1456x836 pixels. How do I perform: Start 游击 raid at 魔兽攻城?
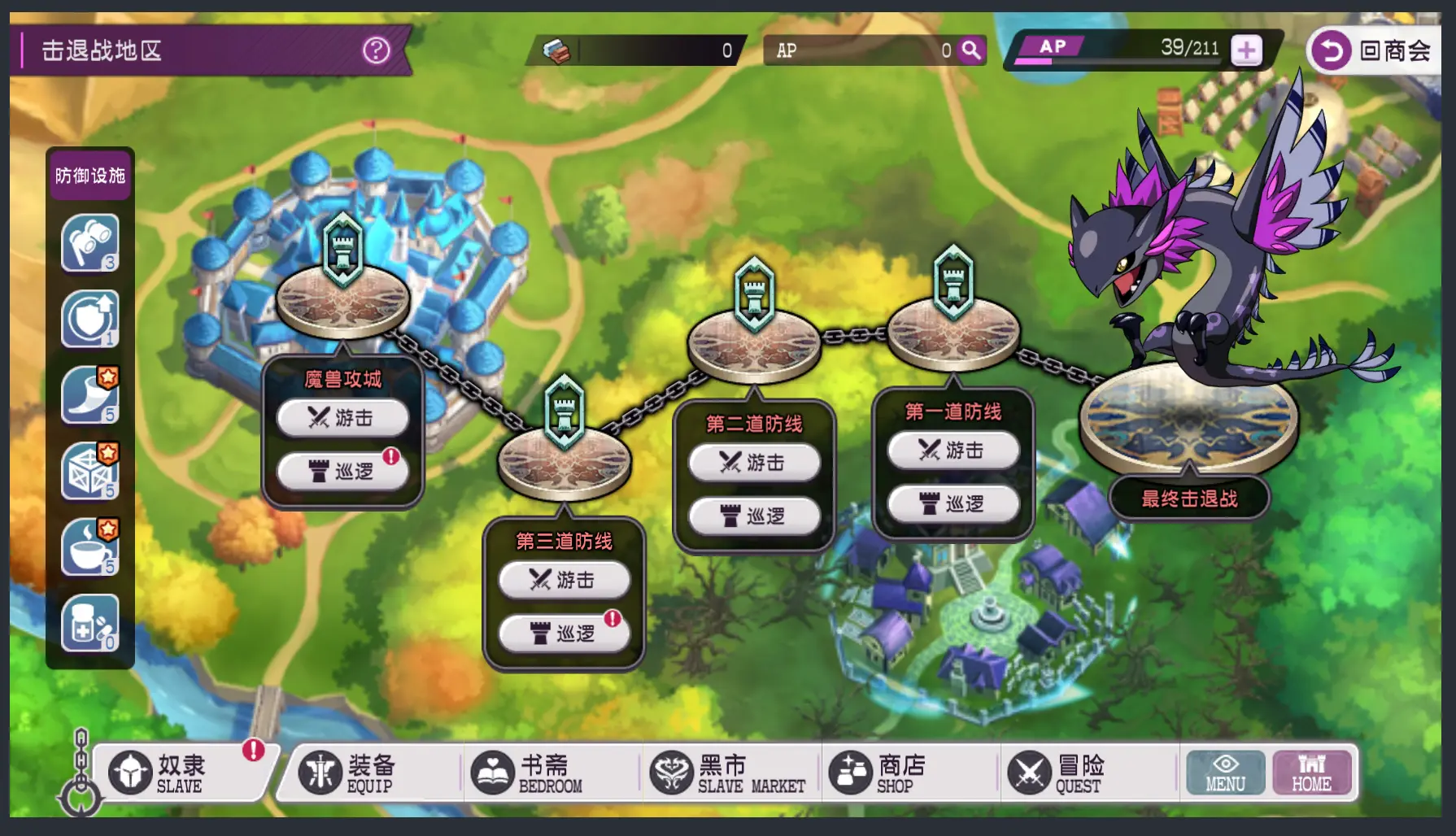[342, 418]
